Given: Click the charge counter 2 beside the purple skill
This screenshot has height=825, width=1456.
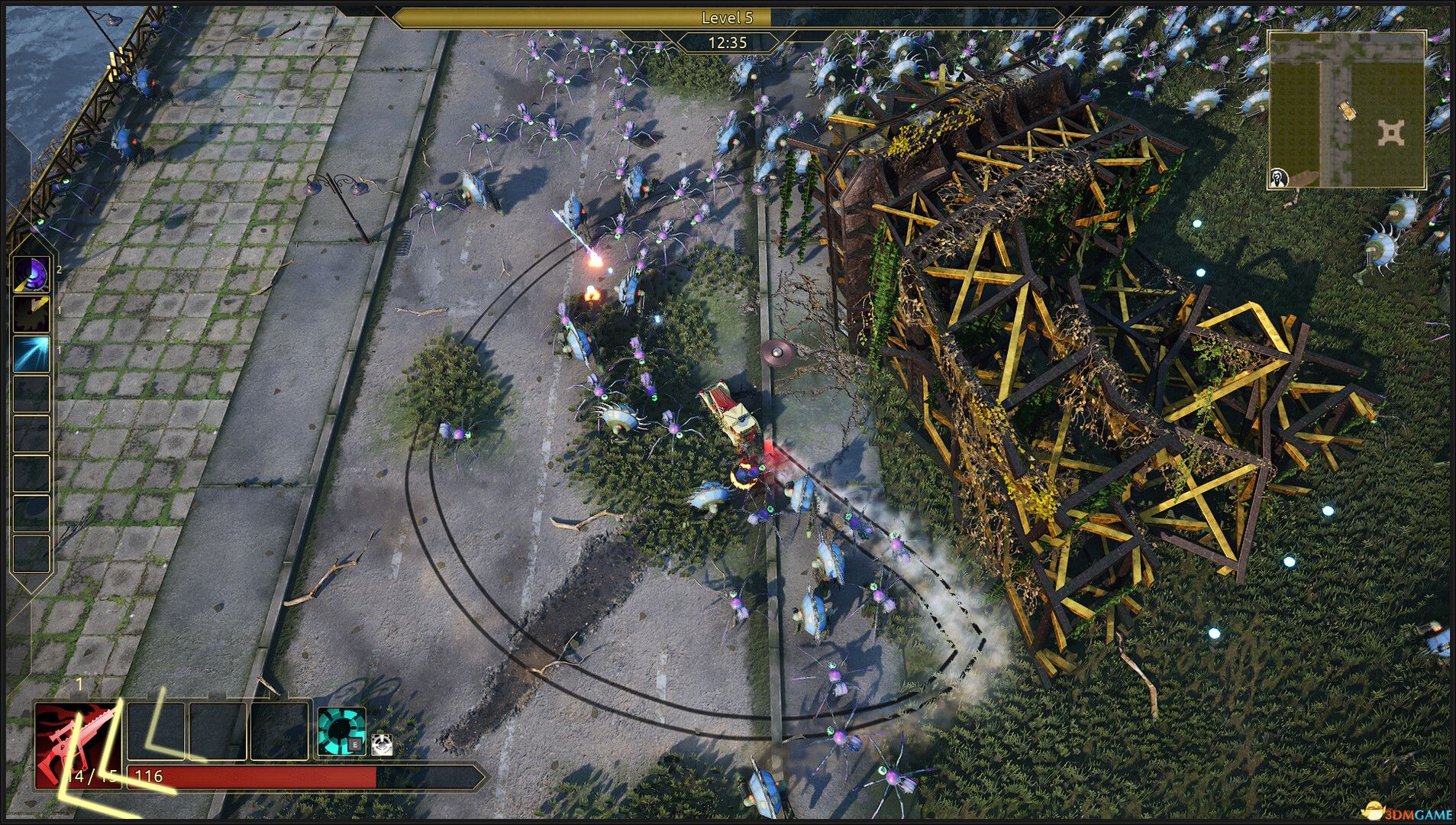Looking at the screenshot, I should (59, 269).
